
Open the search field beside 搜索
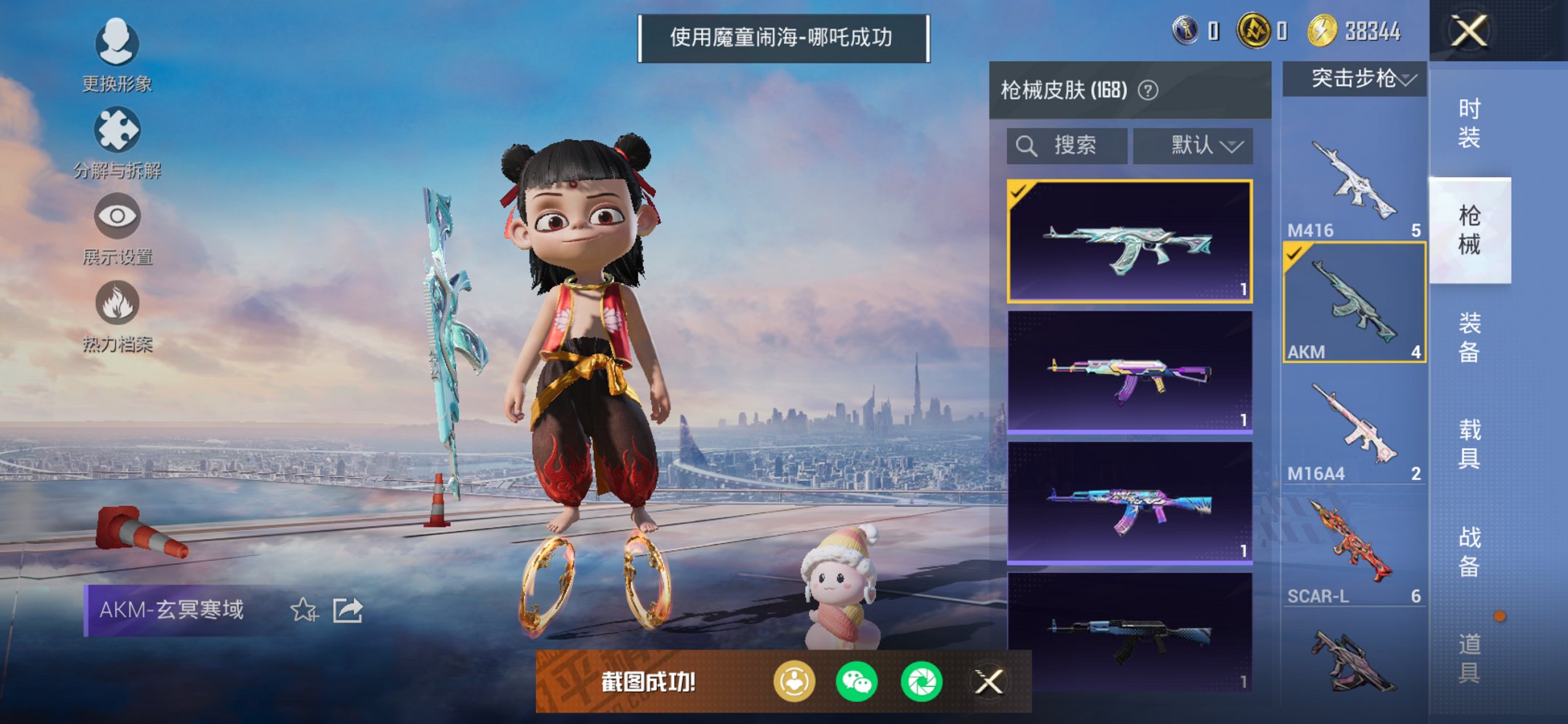pos(1066,144)
